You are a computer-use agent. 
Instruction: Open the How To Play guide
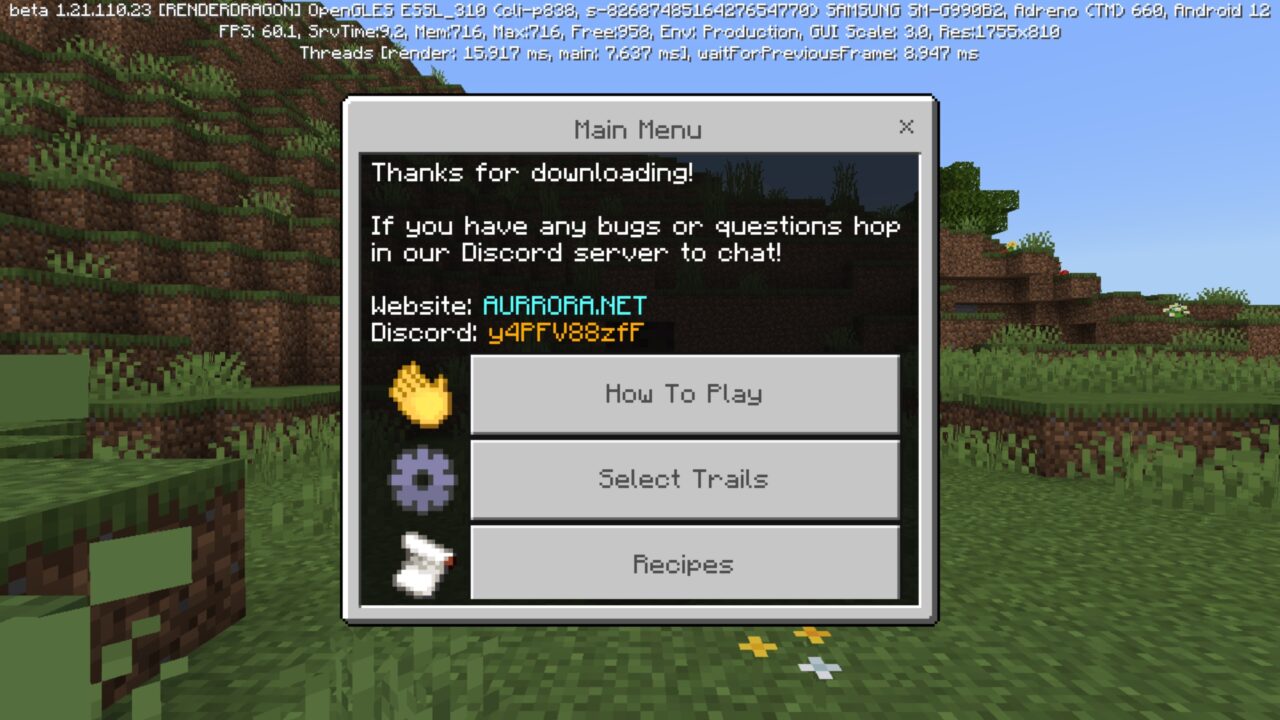(x=684, y=394)
